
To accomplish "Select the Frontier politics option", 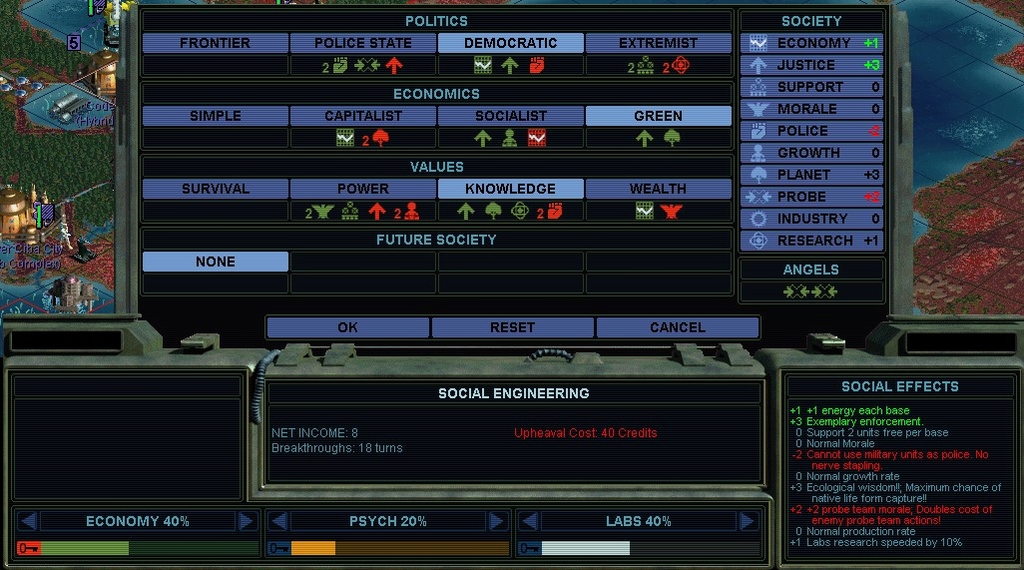I will click(215, 43).
